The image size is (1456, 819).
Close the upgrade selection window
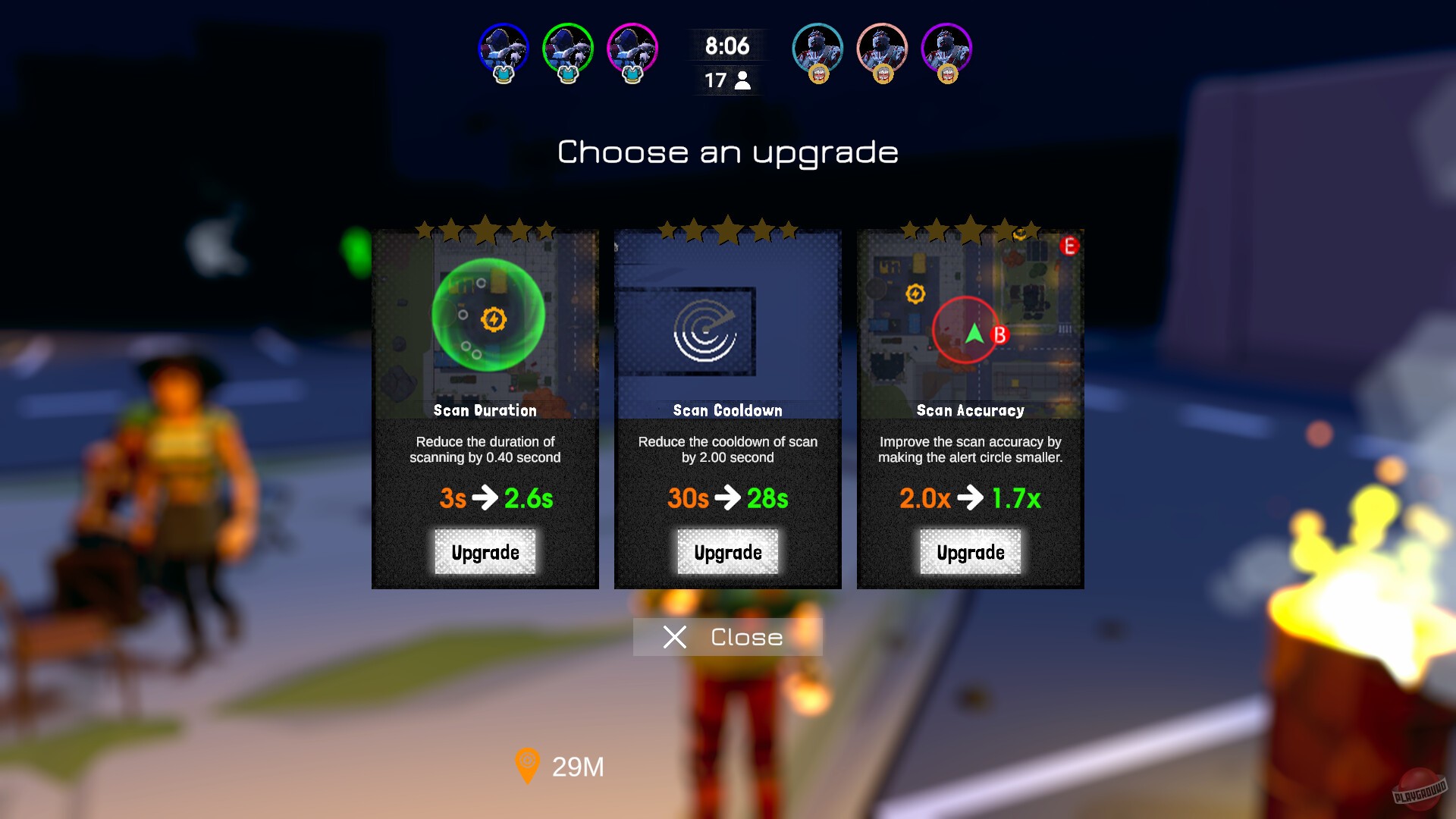(726, 637)
